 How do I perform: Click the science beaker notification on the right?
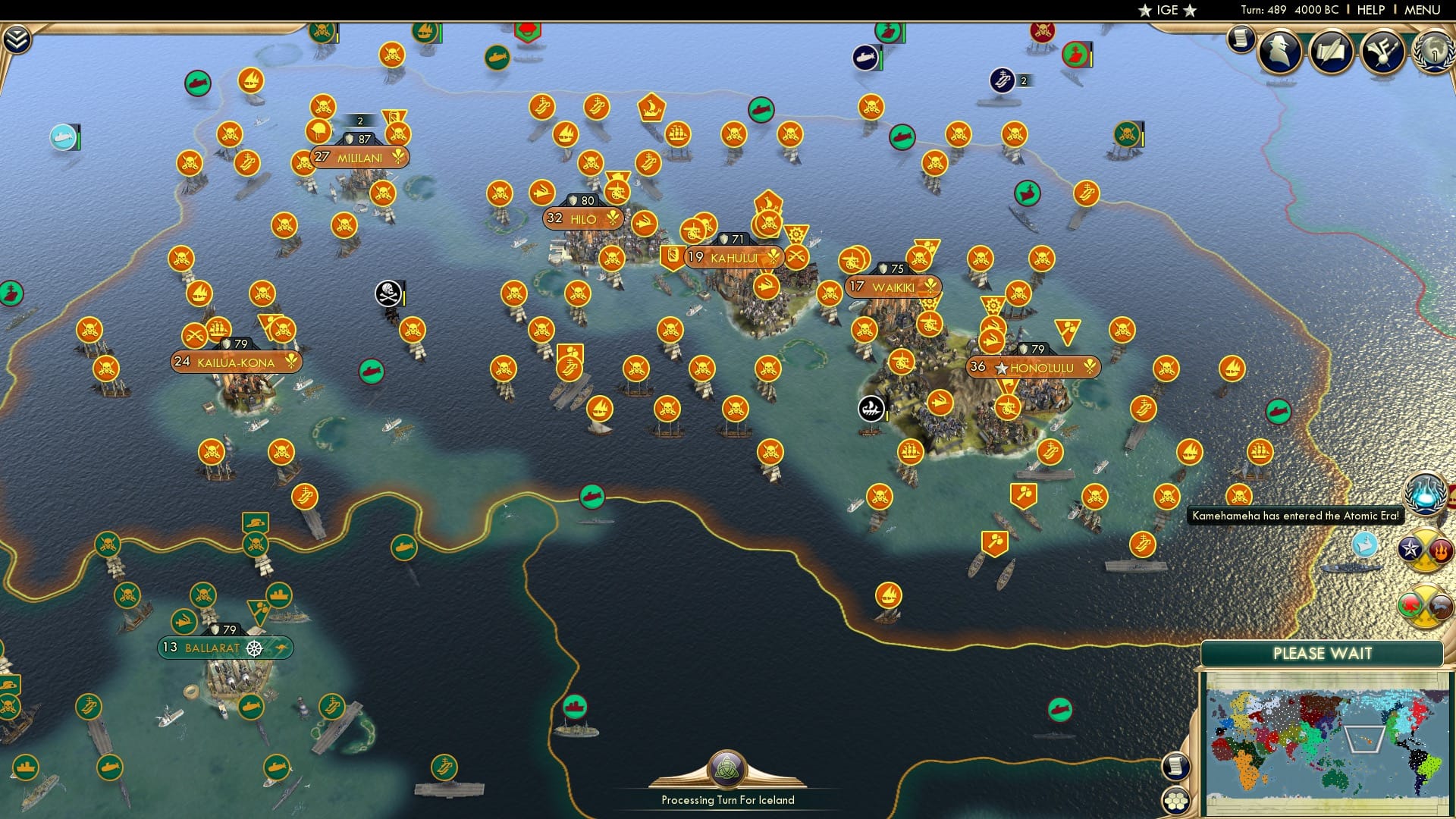(1426, 494)
